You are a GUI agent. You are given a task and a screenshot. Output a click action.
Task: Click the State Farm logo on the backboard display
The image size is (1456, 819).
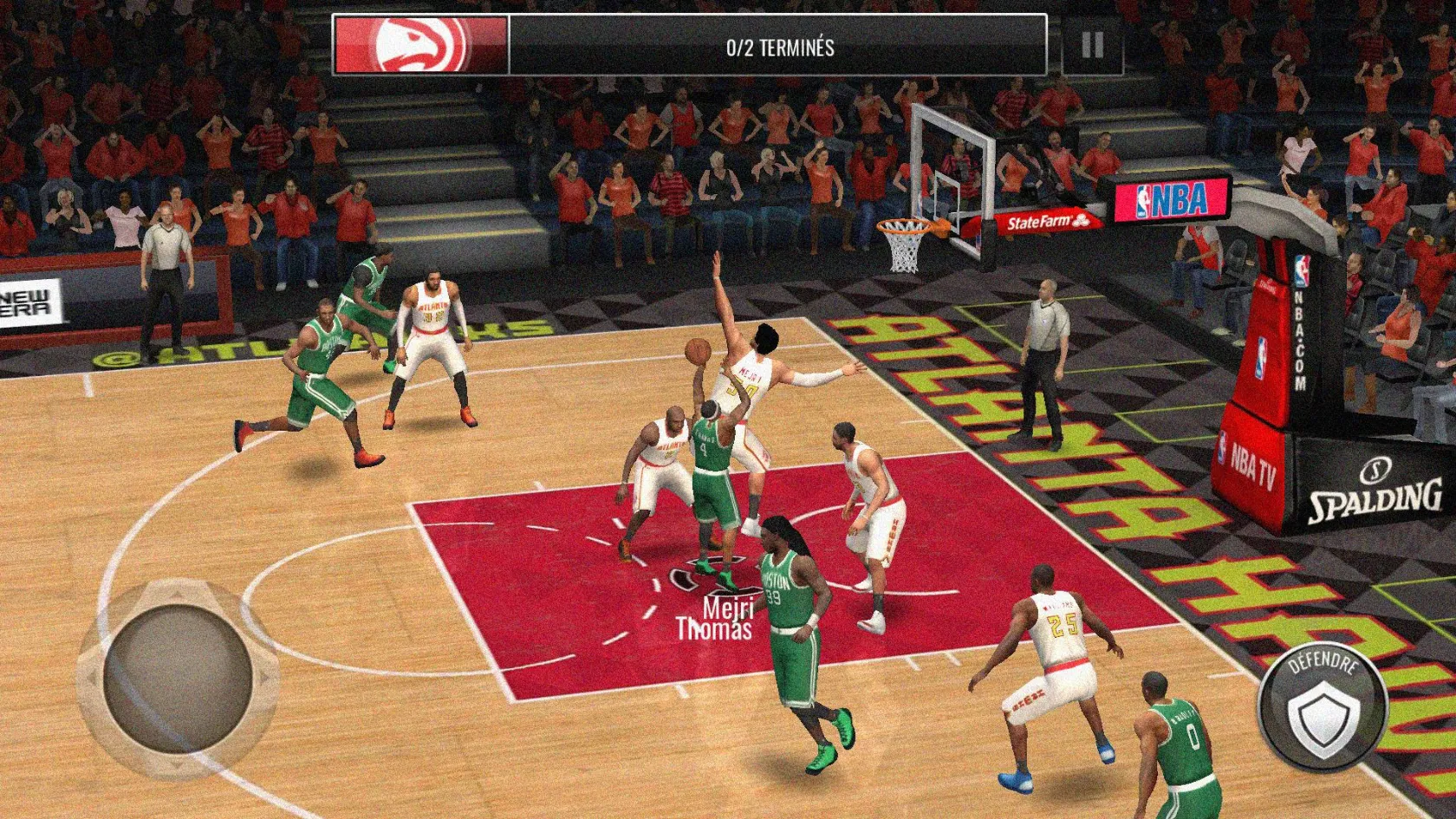click(x=1044, y=220)
